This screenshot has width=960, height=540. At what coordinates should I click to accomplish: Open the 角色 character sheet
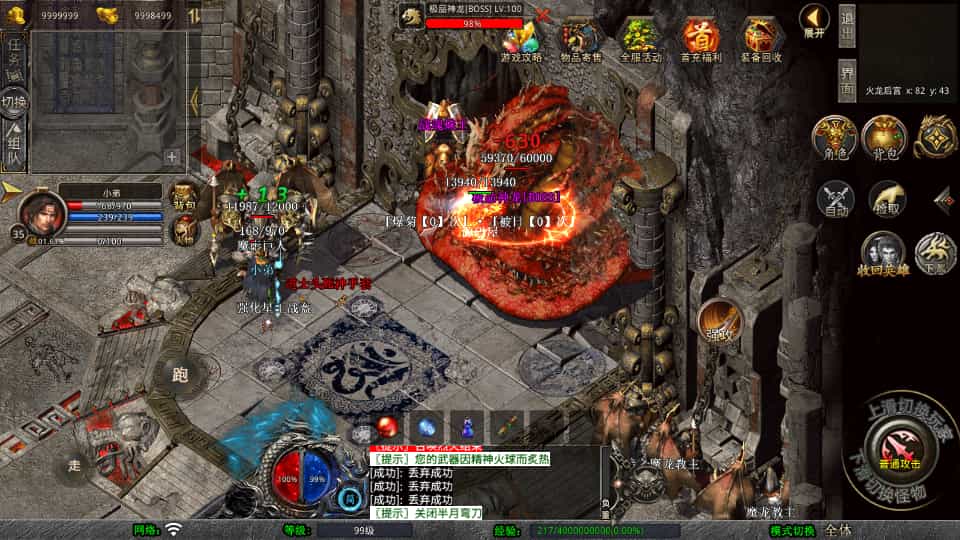pyautogui.click(x=834, y=138)
